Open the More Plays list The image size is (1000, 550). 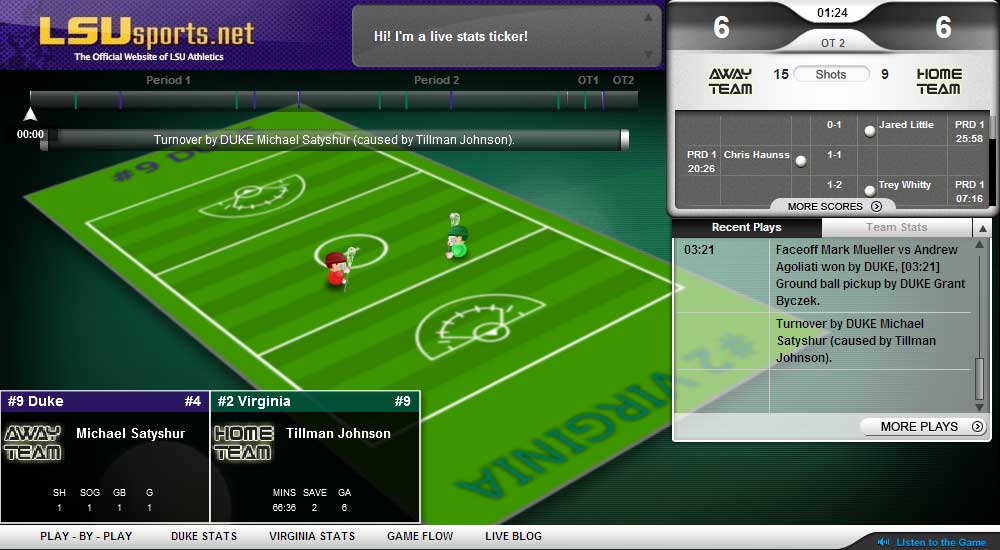tap(924, 427)
